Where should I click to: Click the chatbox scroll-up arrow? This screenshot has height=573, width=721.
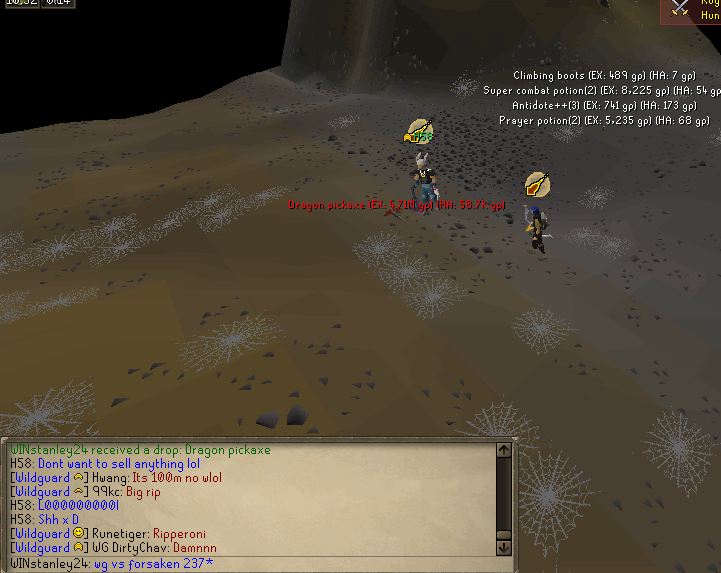tap(503, 451)
